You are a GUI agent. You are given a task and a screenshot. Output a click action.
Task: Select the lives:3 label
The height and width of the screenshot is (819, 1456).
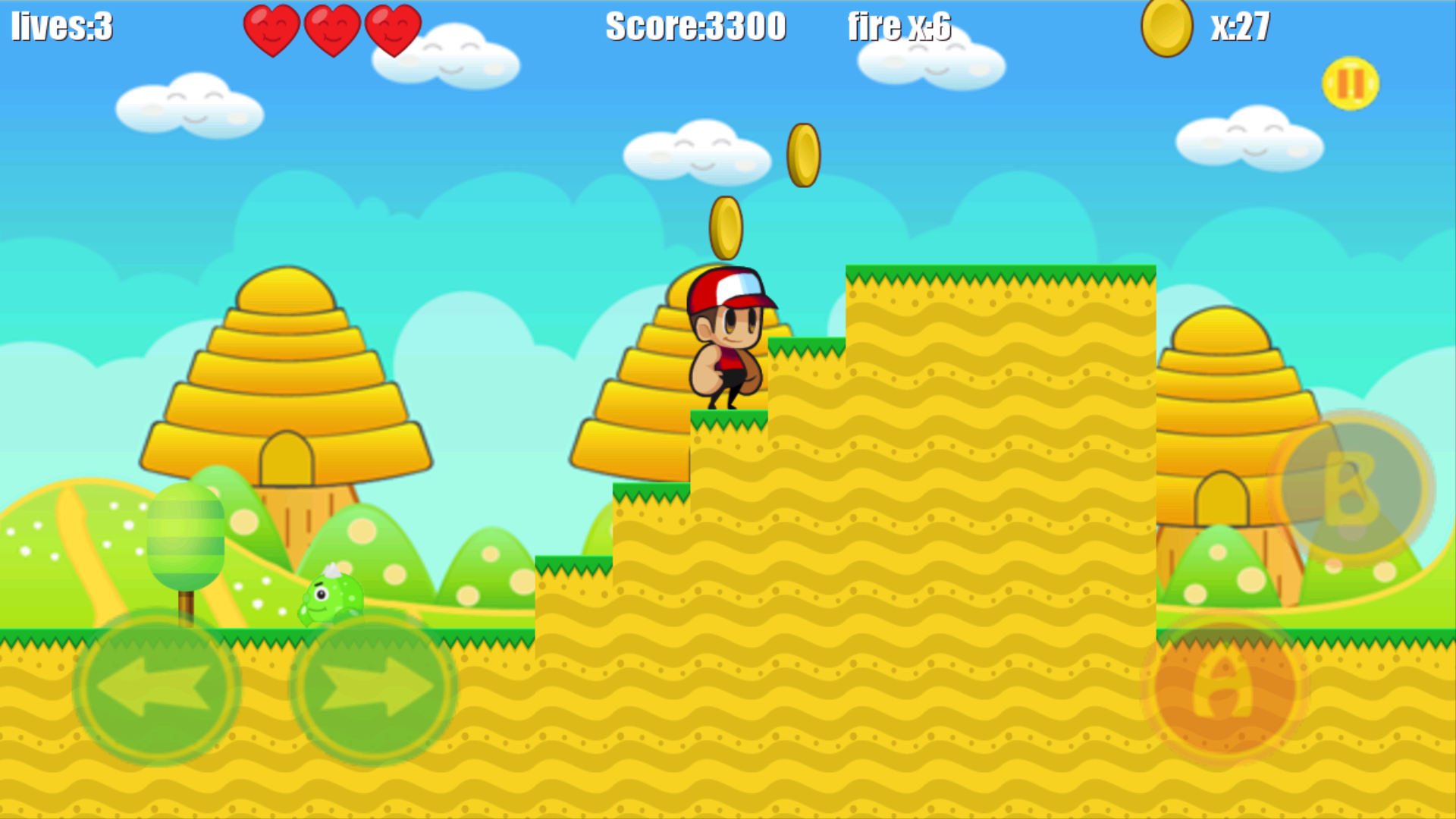pos(61,27)
